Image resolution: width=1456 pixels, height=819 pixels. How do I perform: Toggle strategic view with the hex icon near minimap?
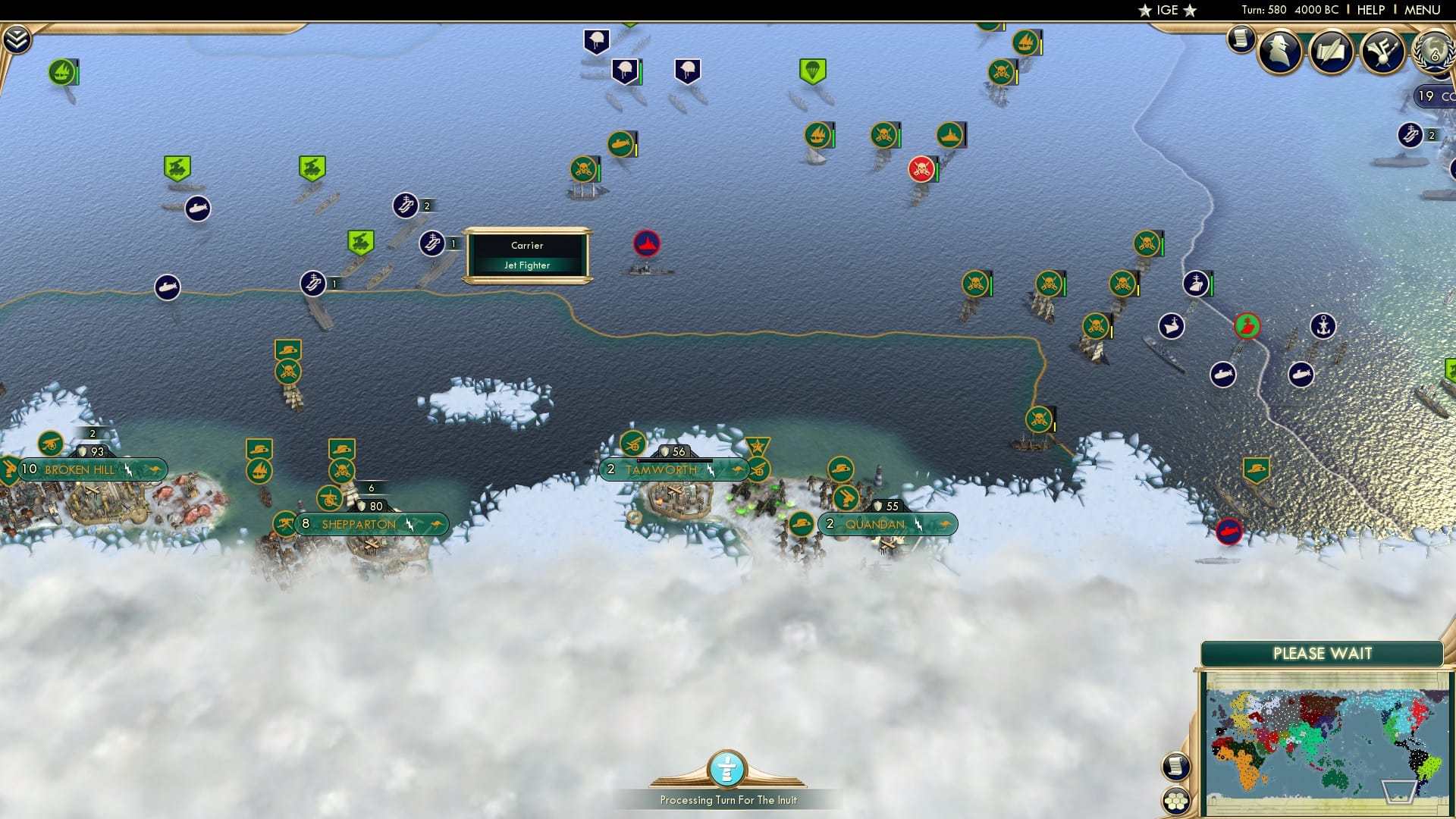pyautogui.click(x=1176, y=802)
